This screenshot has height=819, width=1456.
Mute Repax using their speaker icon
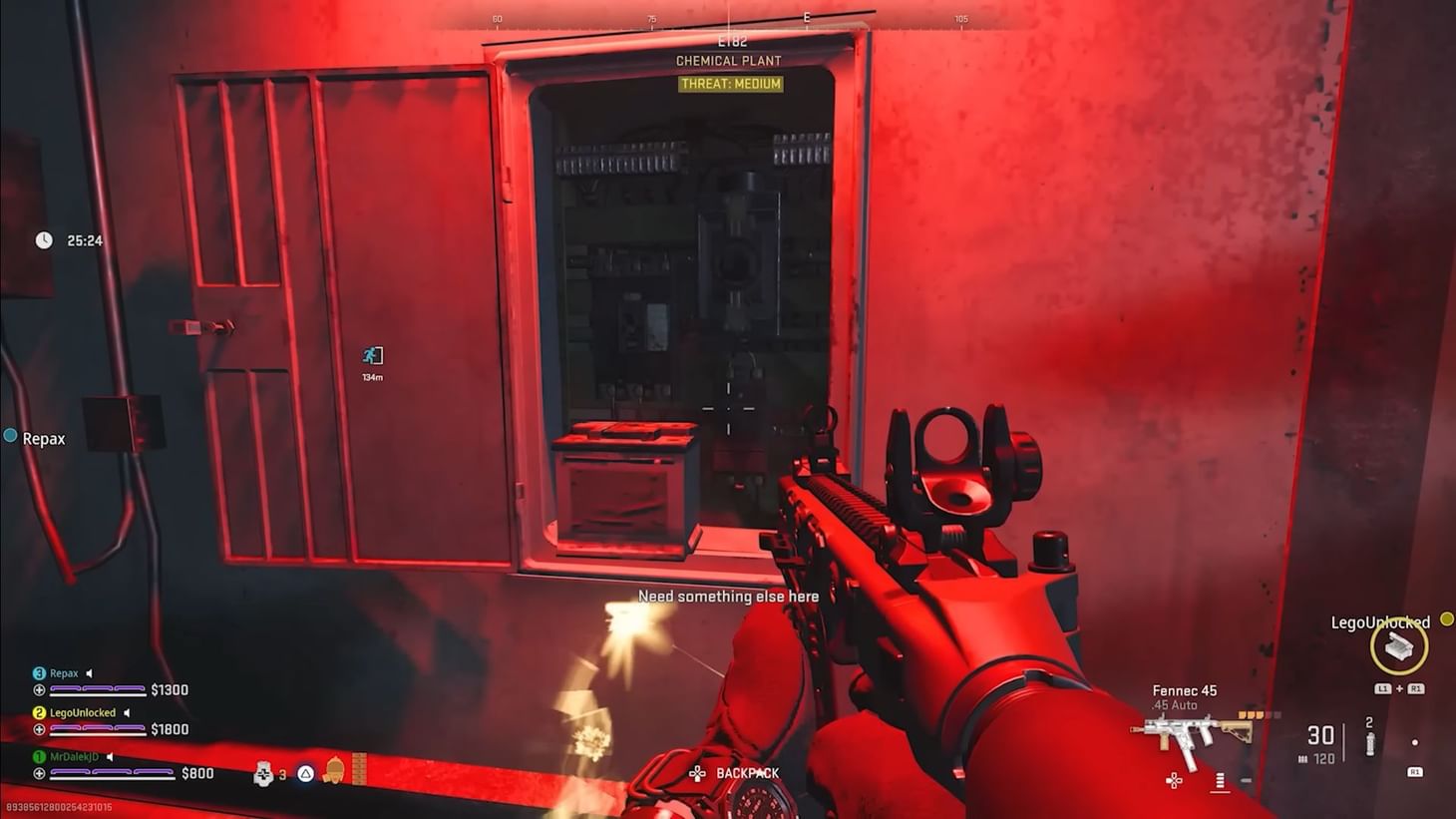pos(90,673)
